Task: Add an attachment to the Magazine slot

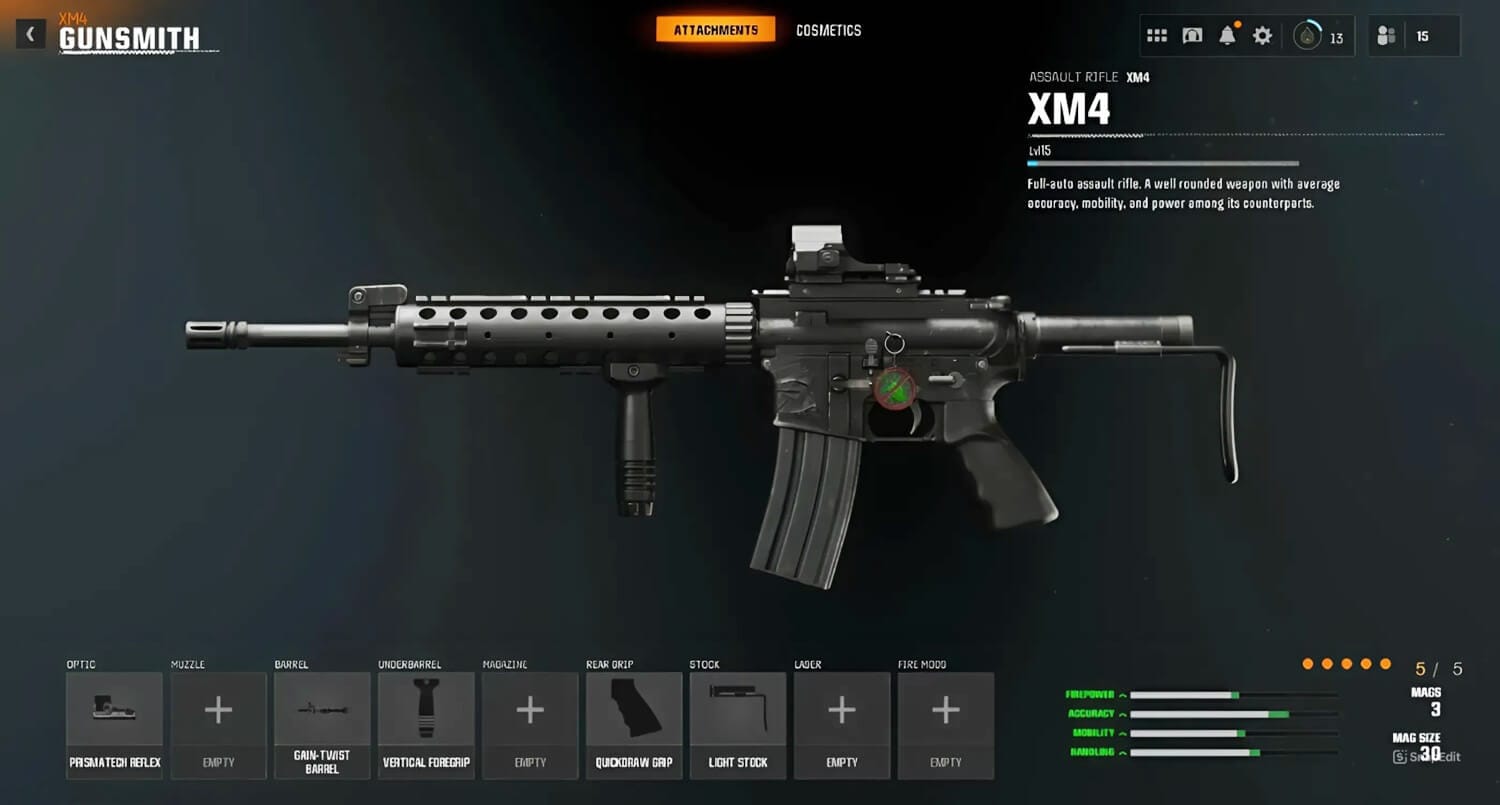Action: click(530, 725)
